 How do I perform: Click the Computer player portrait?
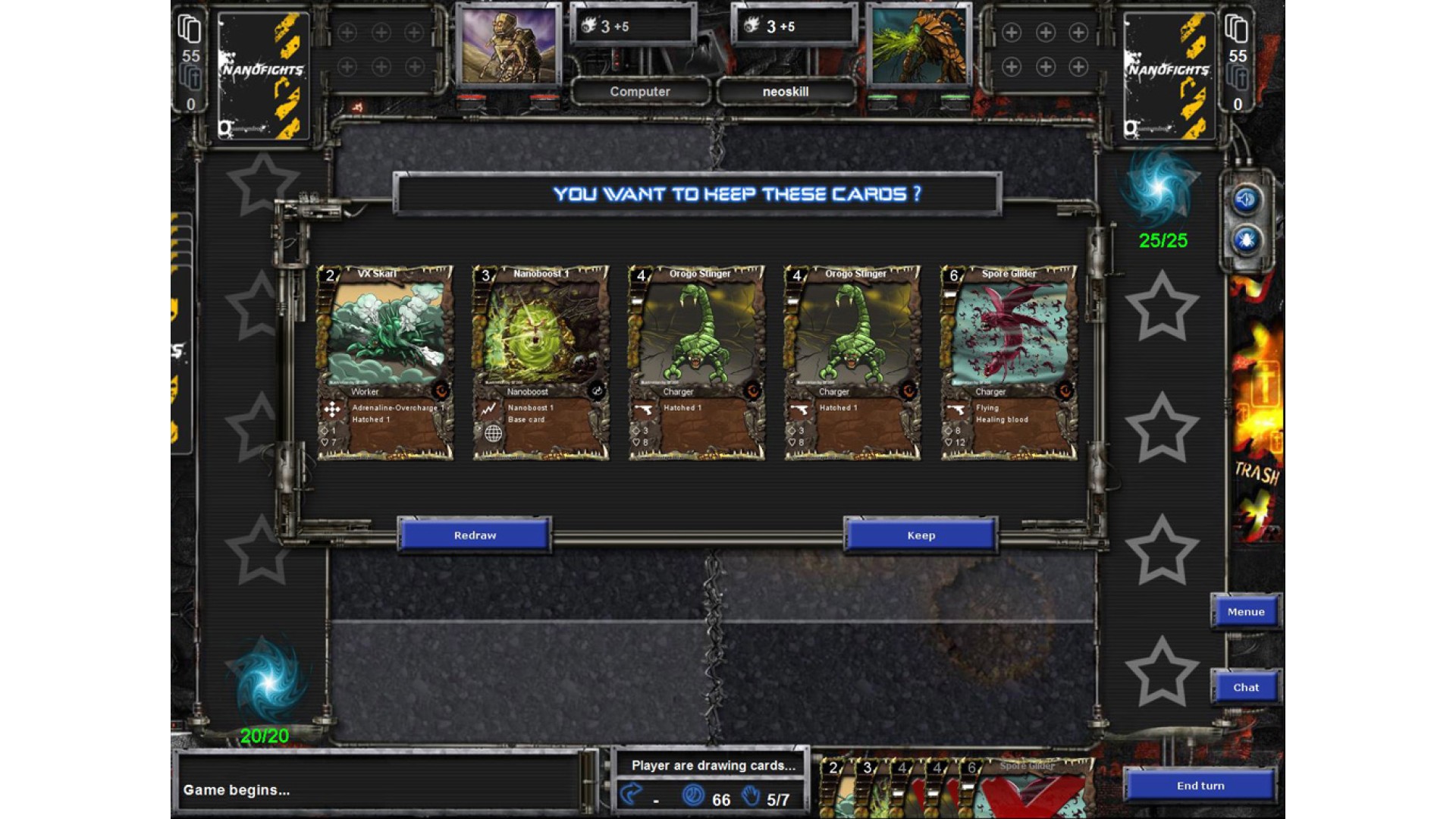point(508,44)
